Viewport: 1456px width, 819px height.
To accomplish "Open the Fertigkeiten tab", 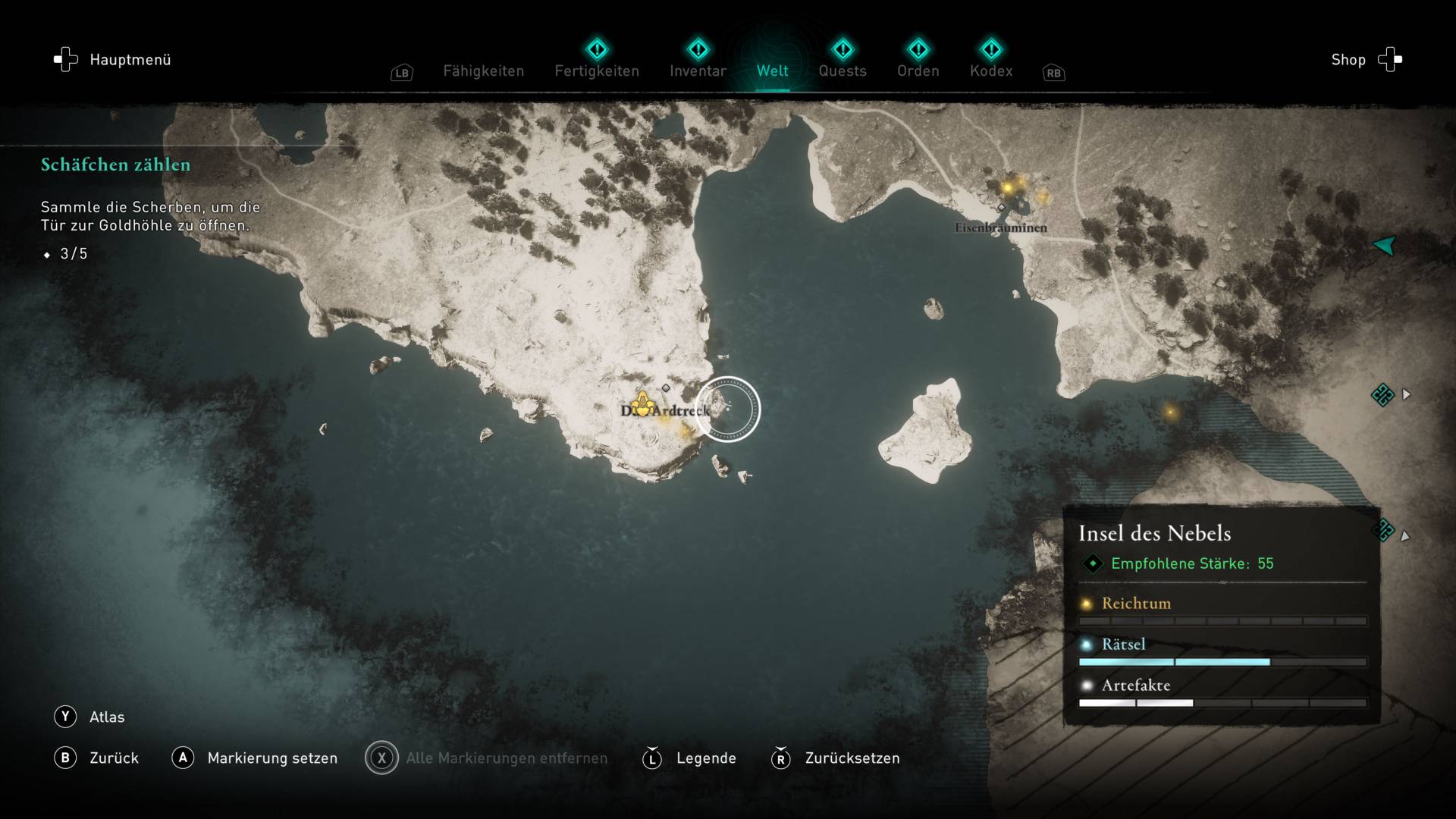I will tap(597, 71).
